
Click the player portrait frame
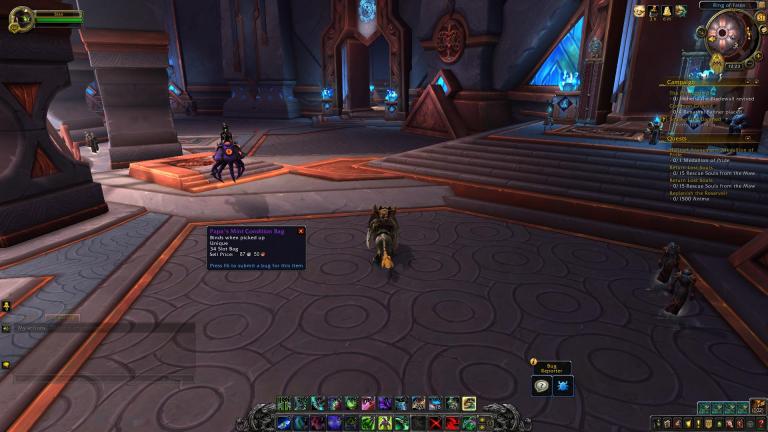pos(20,19)
